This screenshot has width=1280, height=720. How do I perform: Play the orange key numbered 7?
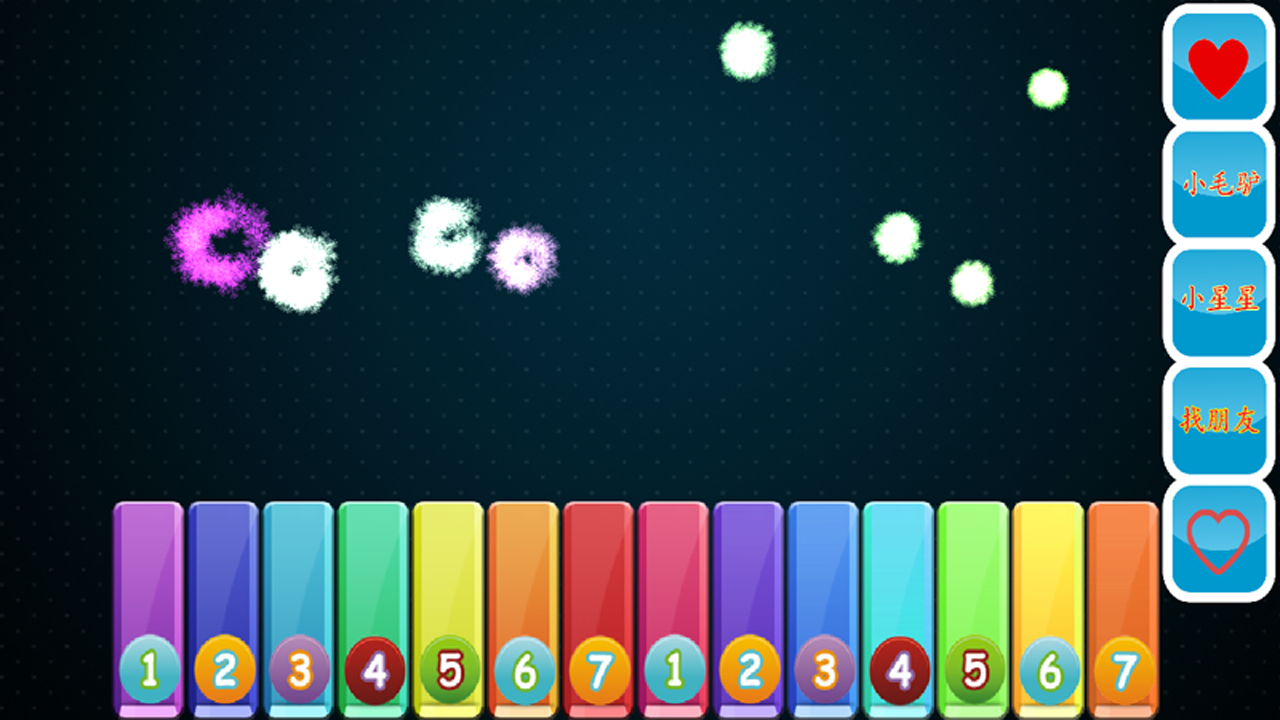(x=1124, y=600)
